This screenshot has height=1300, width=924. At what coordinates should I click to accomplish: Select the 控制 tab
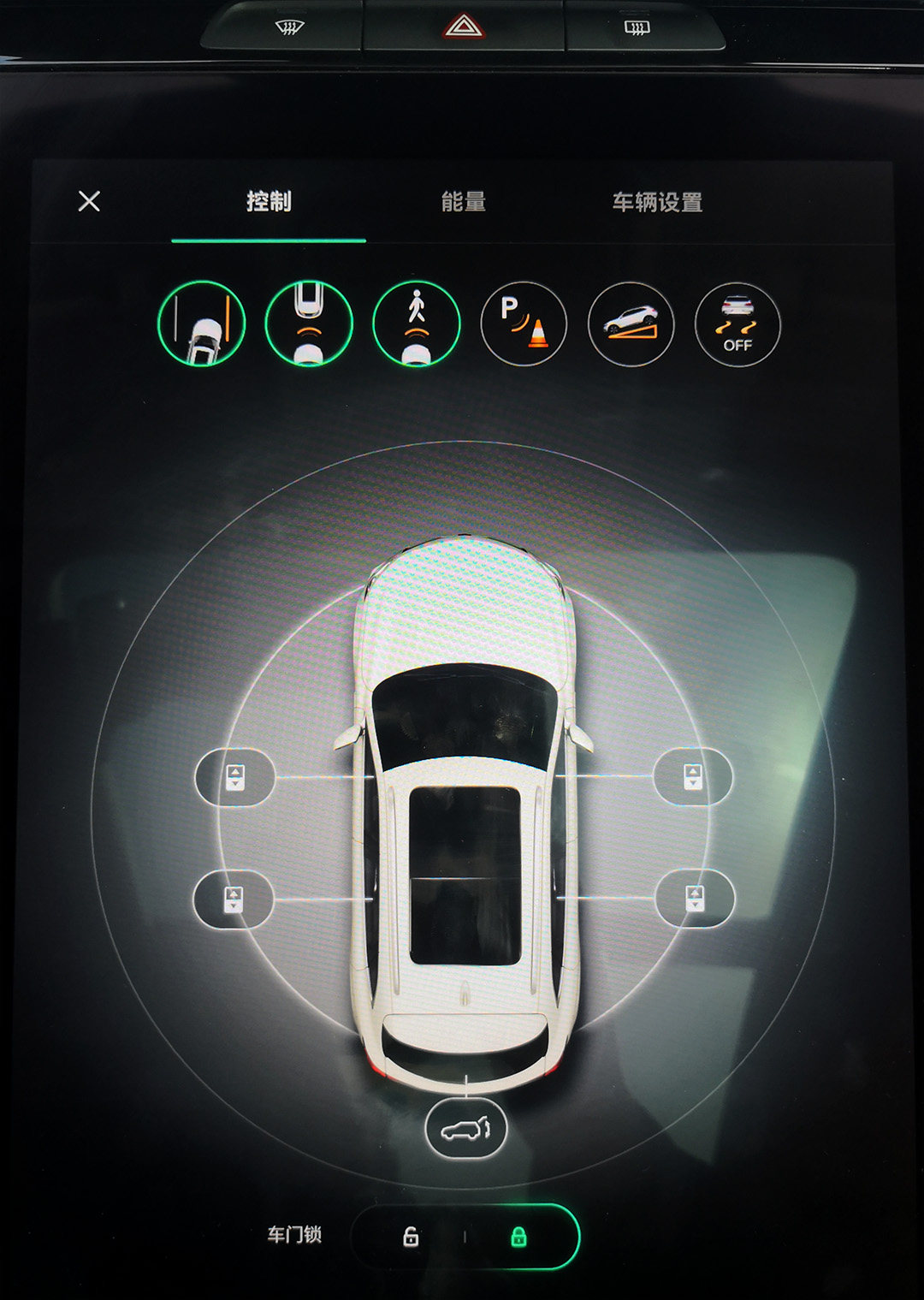pos(269,202)
